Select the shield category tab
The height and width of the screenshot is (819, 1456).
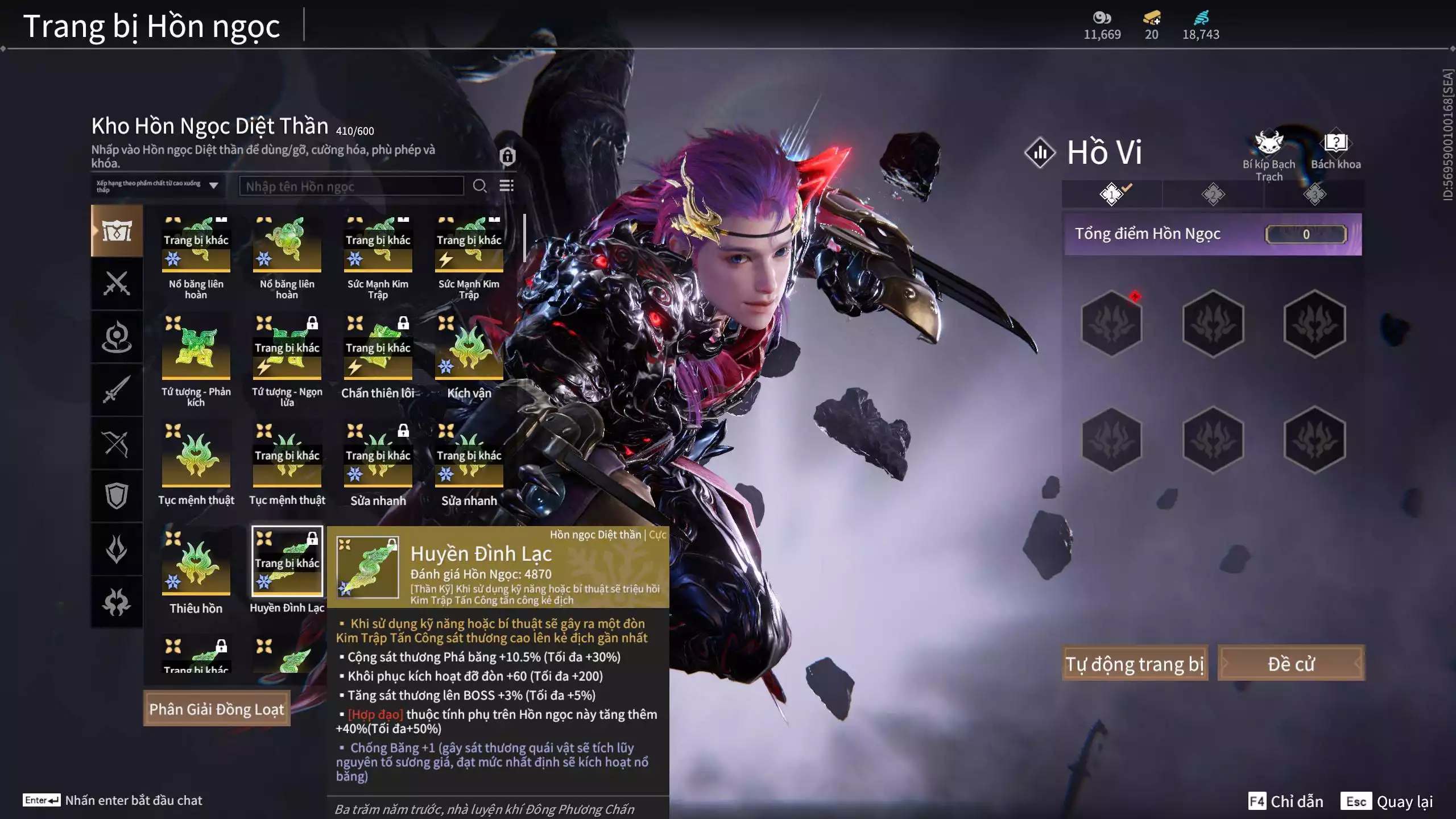tap(117, 495)
